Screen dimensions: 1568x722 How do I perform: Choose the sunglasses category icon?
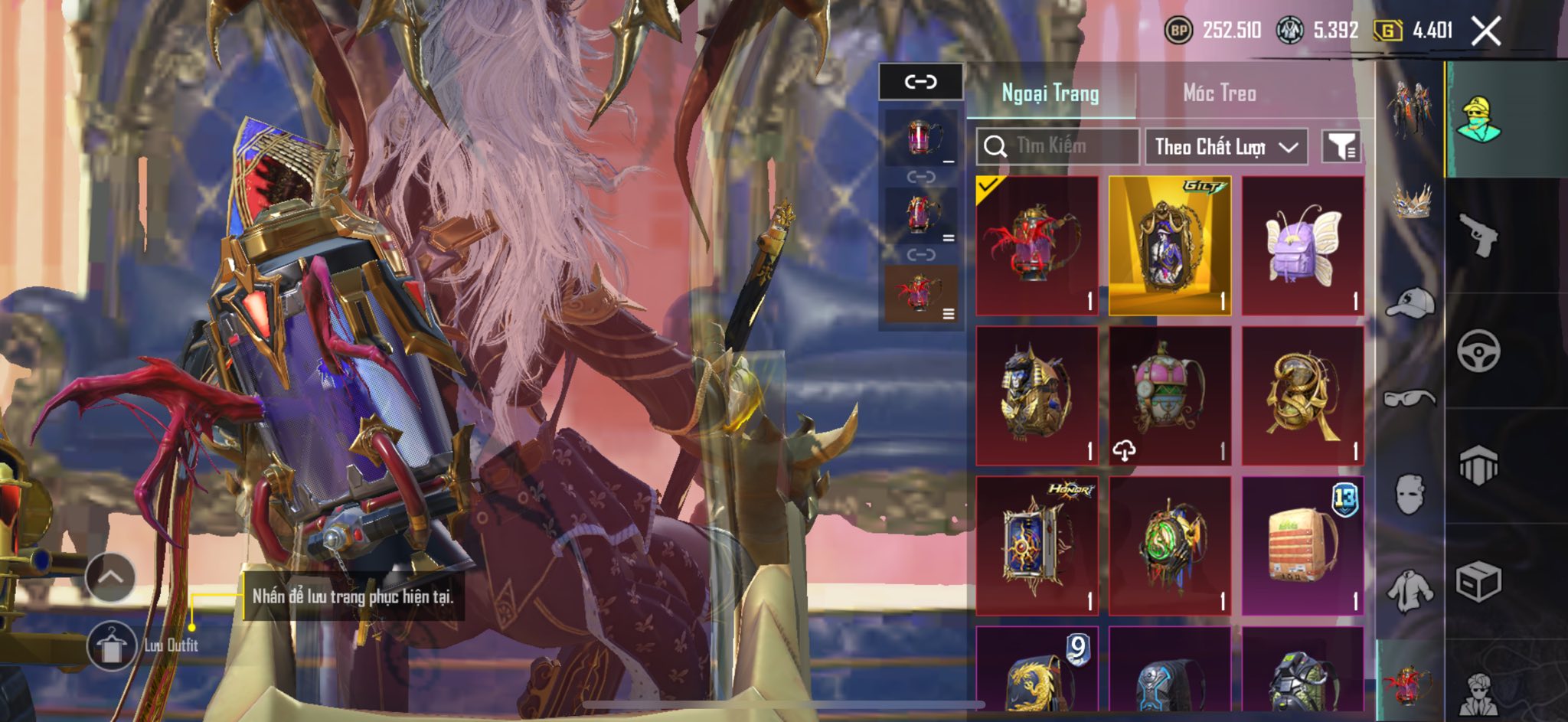click(1410, 397)
